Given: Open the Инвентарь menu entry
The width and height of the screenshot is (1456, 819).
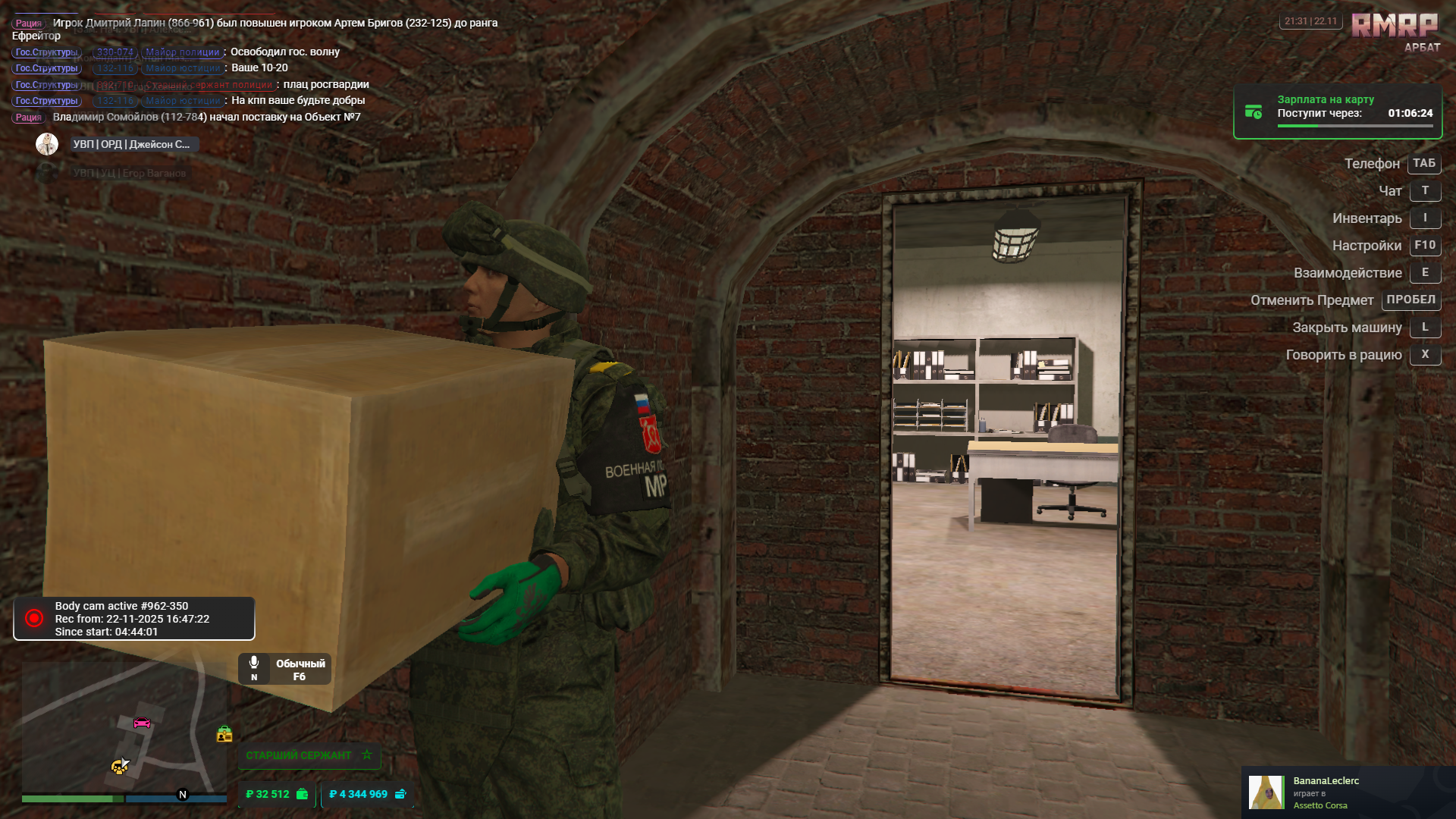Looking at the screenshot, I should click(1367, 218).
